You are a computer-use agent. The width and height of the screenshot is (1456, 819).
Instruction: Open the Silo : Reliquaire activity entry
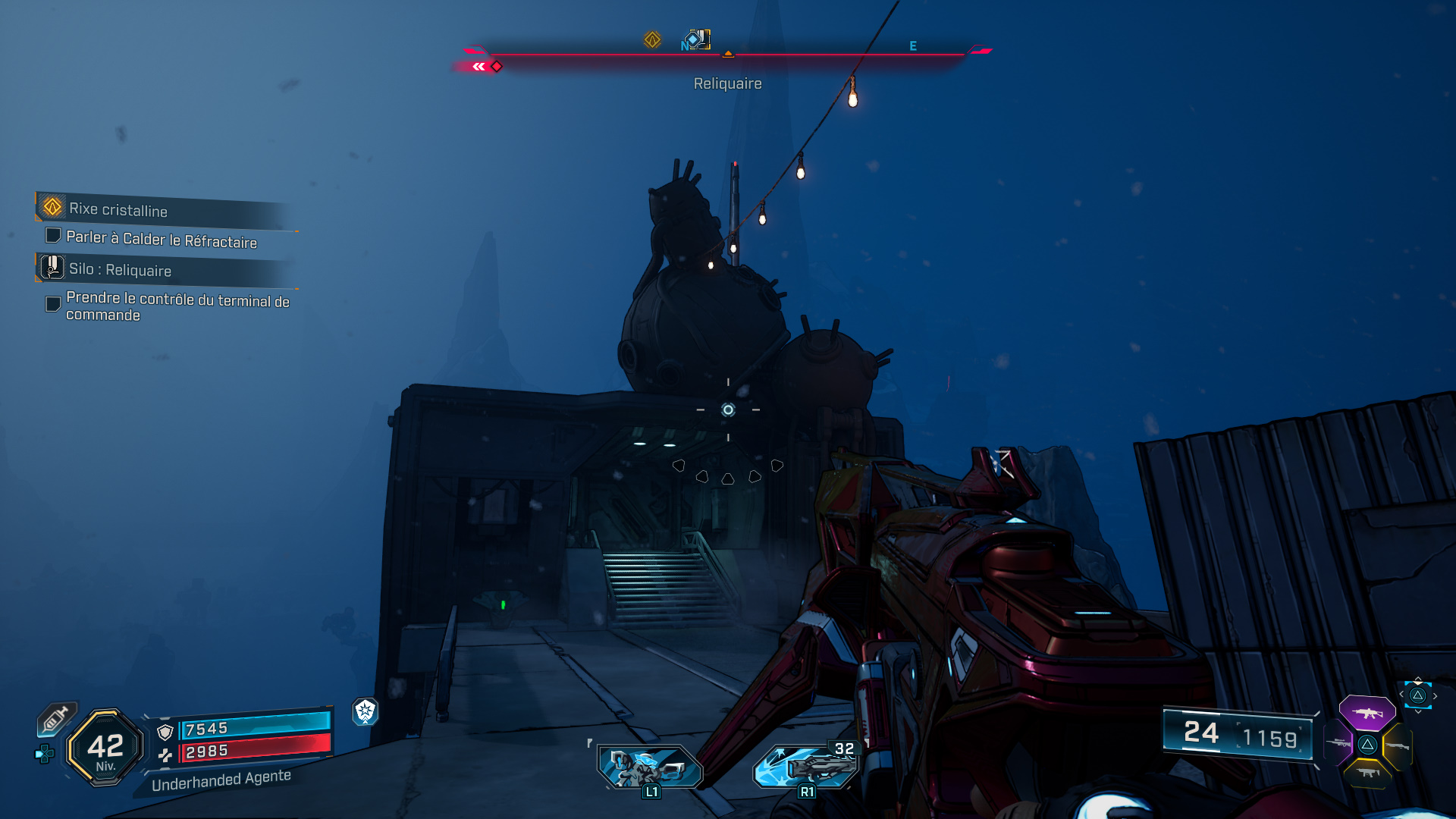coord(120,270)
